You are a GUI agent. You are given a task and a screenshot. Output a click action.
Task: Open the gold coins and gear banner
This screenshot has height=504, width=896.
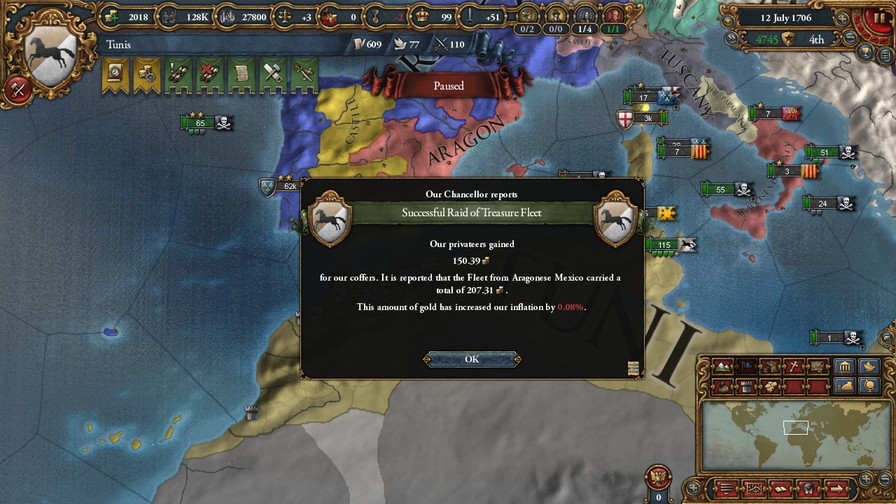tap(147, 73)
